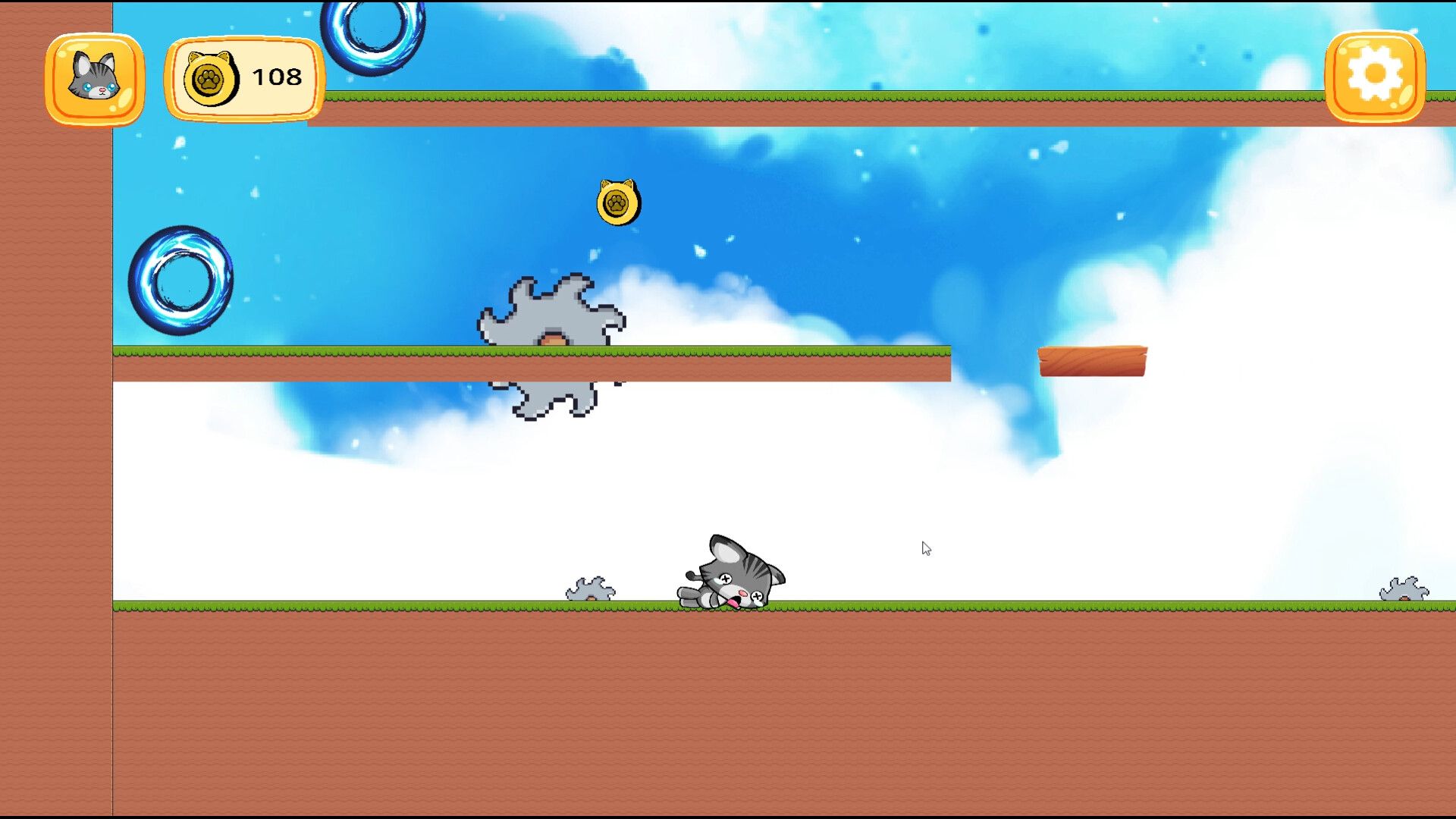Select the large saw blade obstacle

552,341
